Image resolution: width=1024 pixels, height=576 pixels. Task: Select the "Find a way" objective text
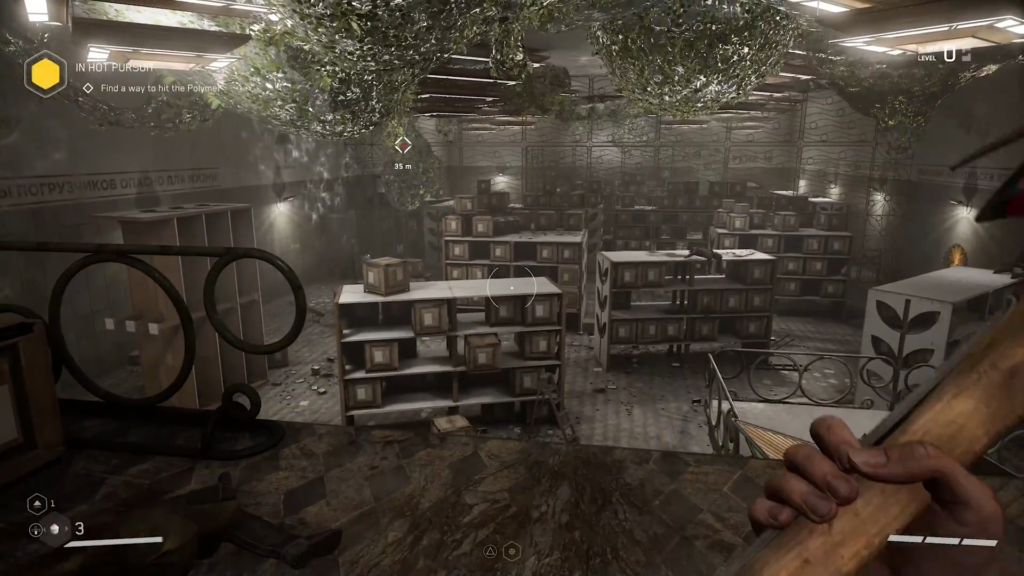(150, 88)
